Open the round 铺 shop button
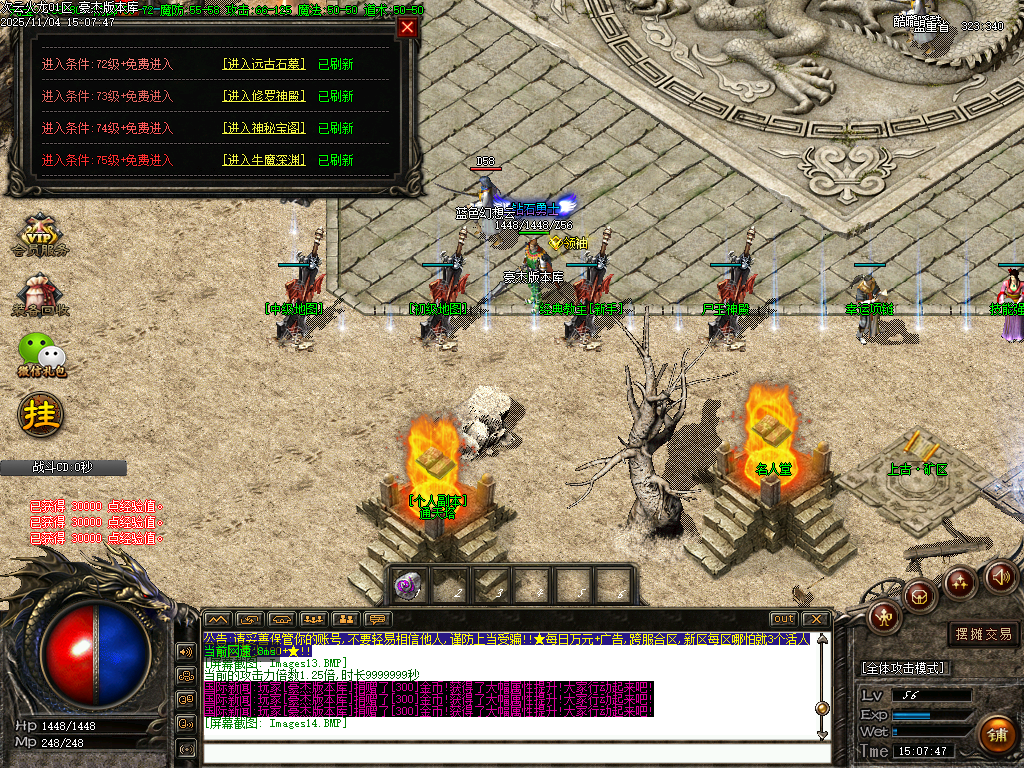Image resolution: width=1024 pixels, height=768 pixels. click(995, 735)
